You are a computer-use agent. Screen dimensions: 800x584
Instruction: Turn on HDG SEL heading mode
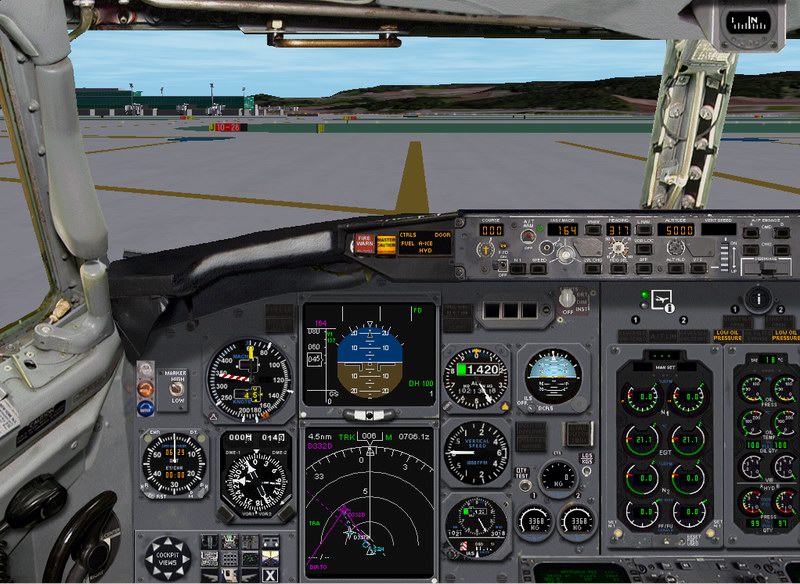[x=619, y=267]
